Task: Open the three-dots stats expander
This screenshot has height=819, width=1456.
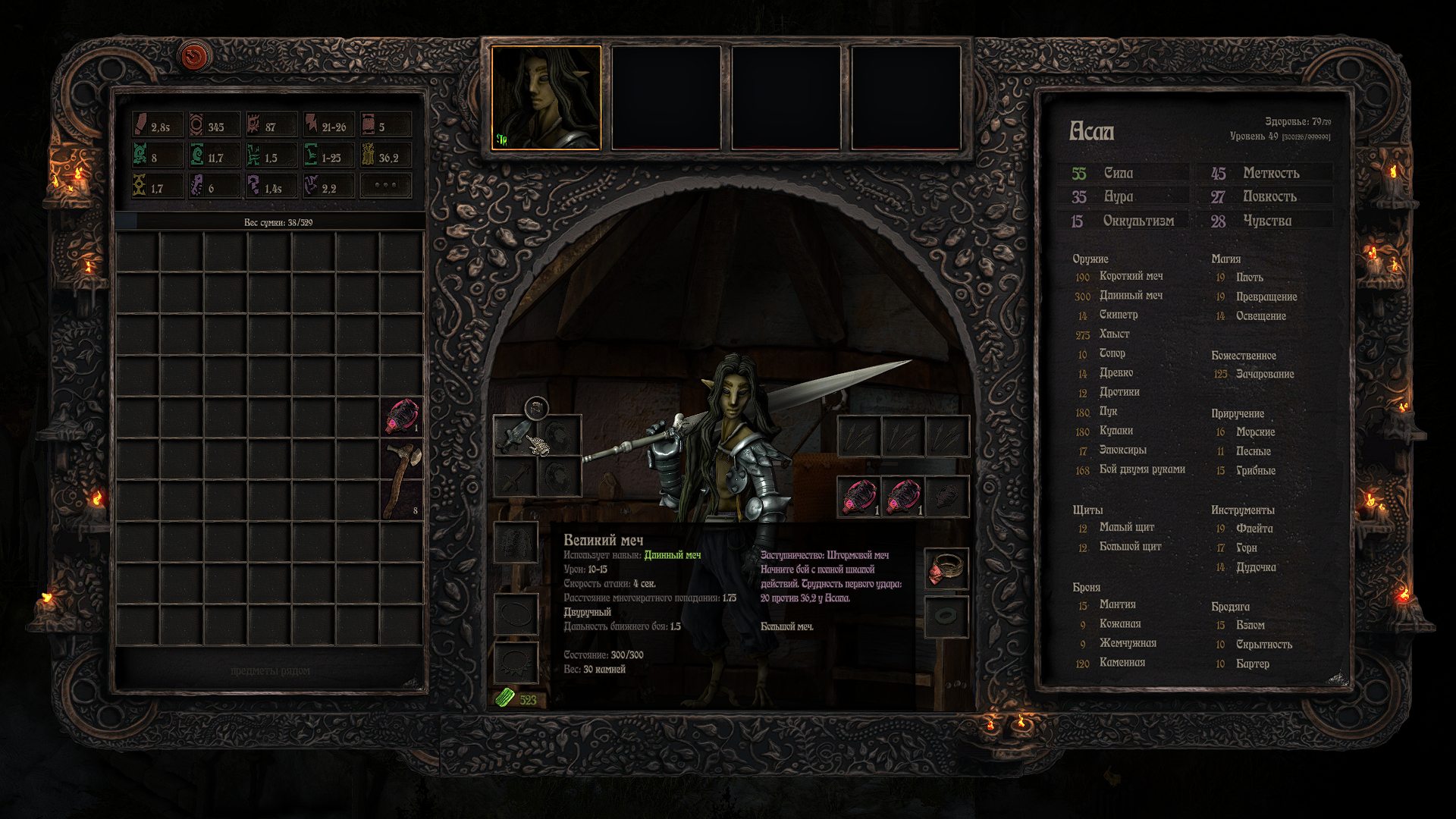Action: [x=385, y=186]
